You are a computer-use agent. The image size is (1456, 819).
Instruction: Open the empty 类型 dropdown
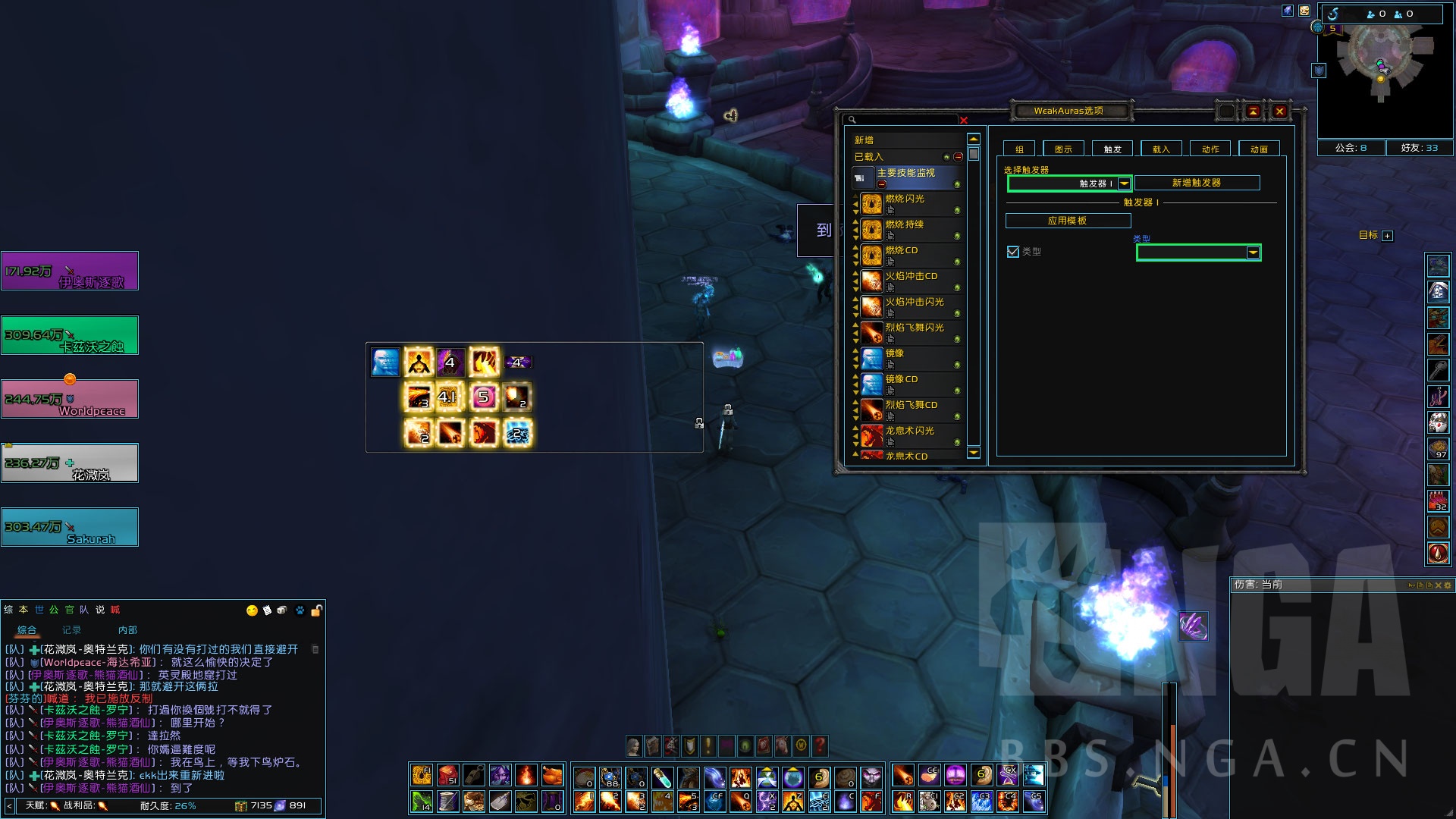click(x=1197, y=253)
